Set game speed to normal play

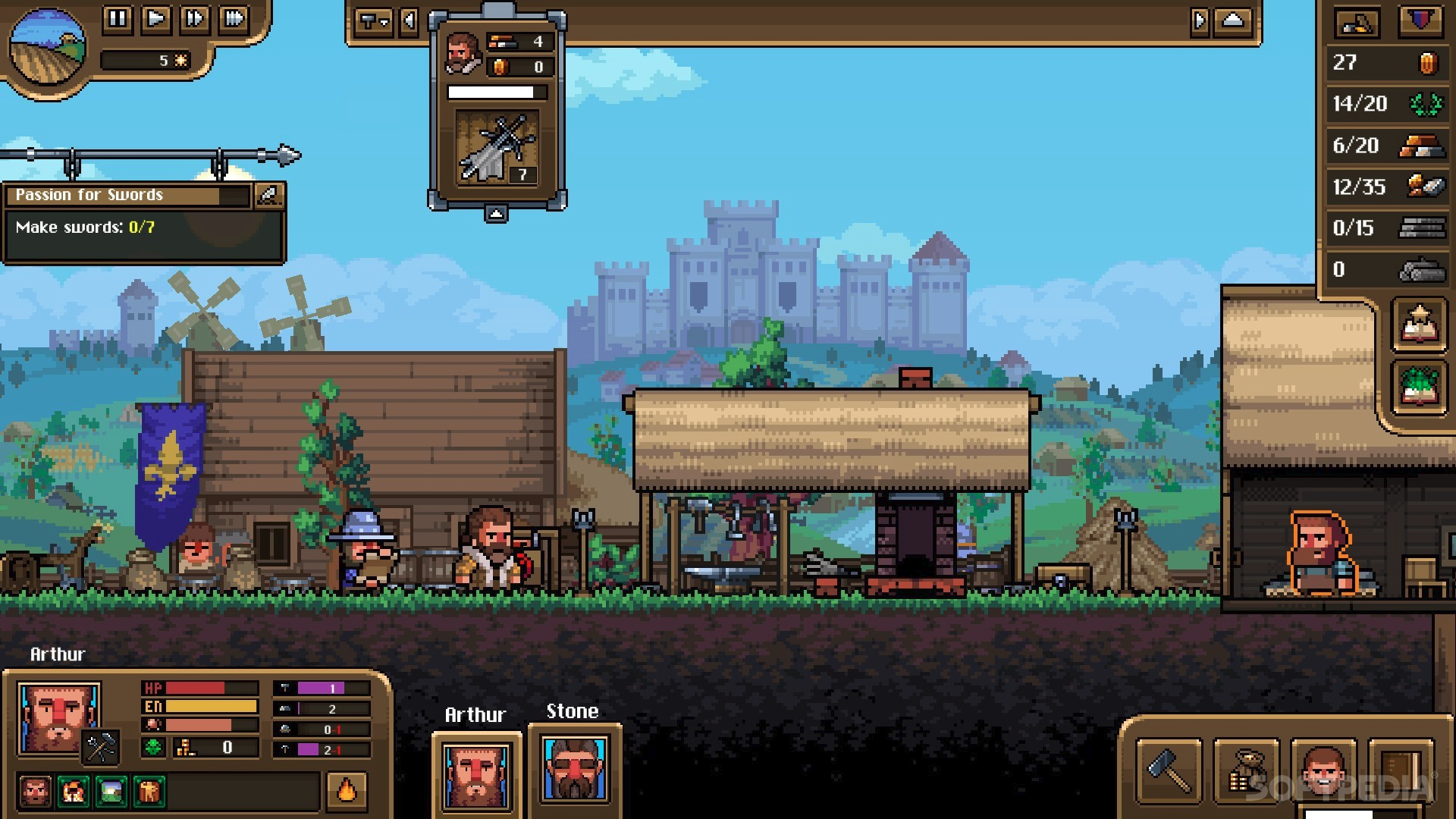point(156,18)
